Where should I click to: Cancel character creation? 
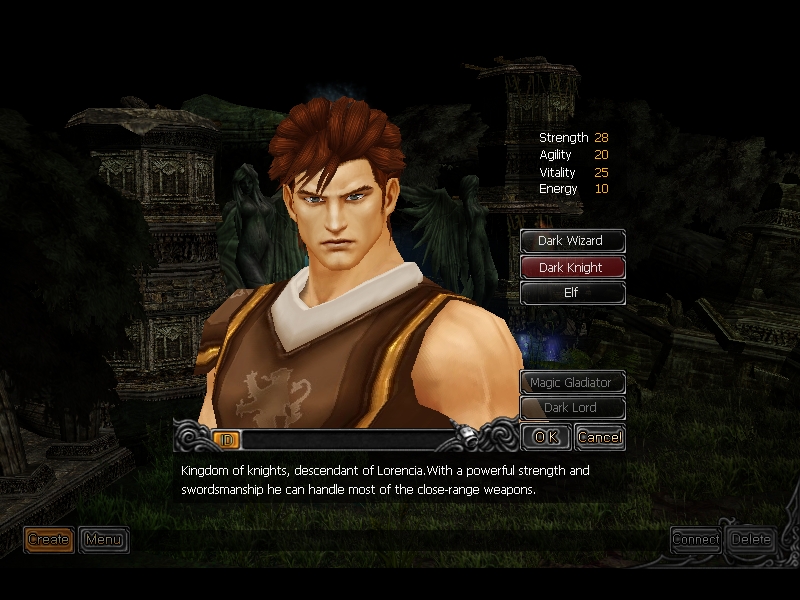tap(600, 437)
